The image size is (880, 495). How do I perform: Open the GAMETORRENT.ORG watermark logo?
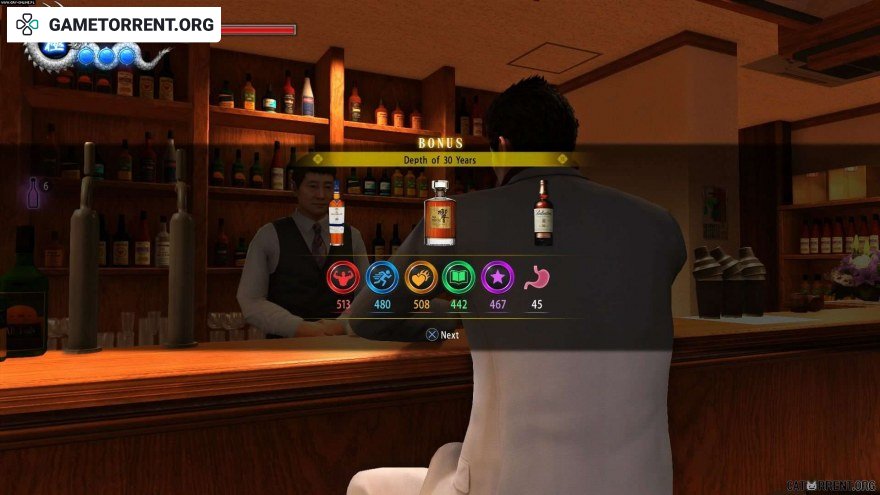point(115,24)
